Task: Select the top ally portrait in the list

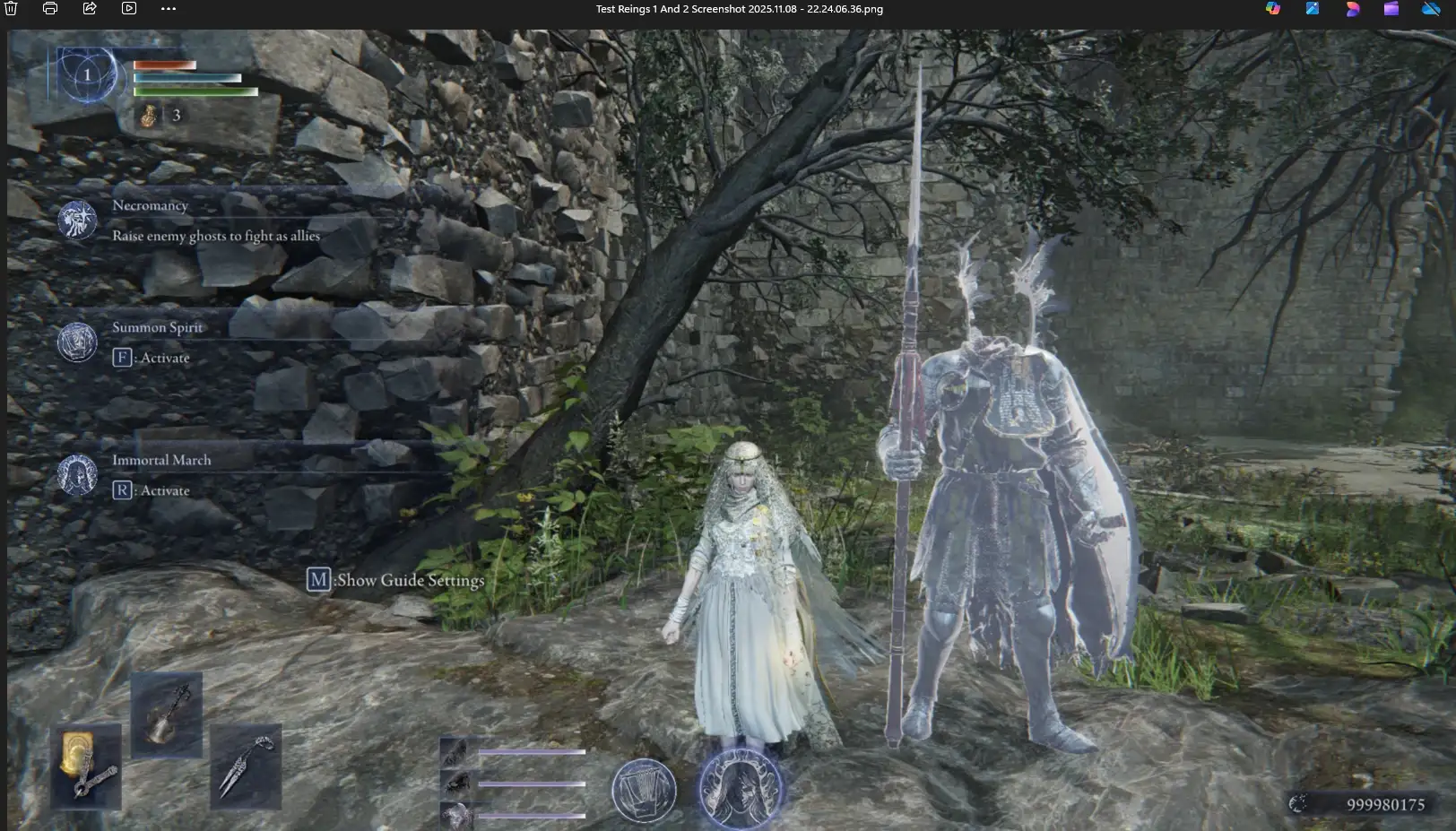Action: (x=455, y=753)
